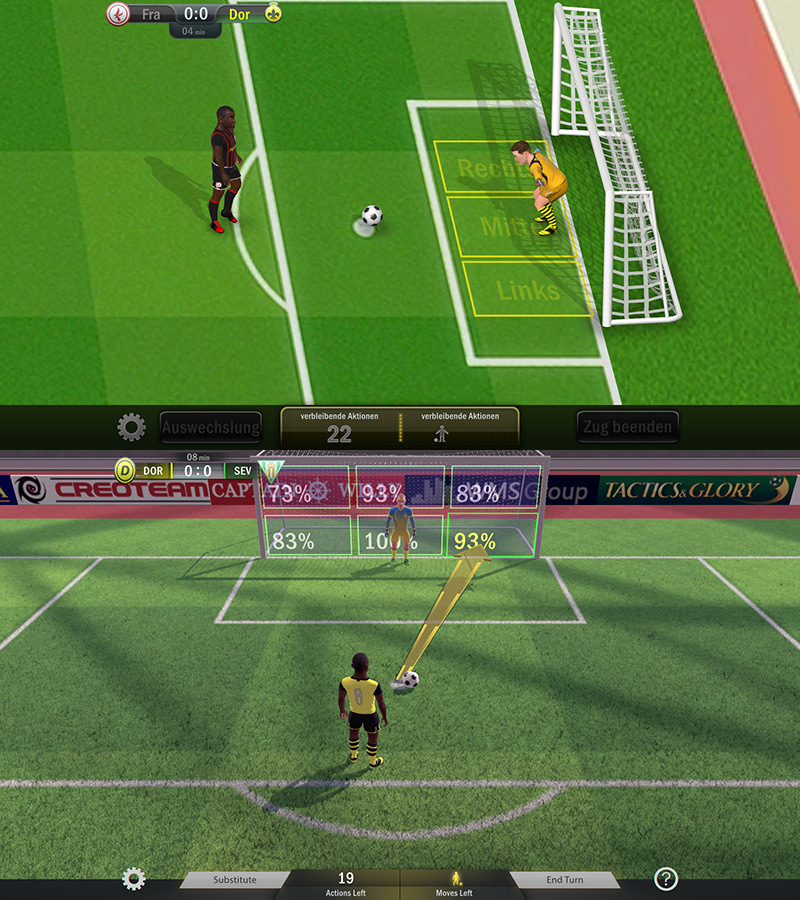Show help with the question mark icon
The image size is (800, 900).
tap(666, 879)
